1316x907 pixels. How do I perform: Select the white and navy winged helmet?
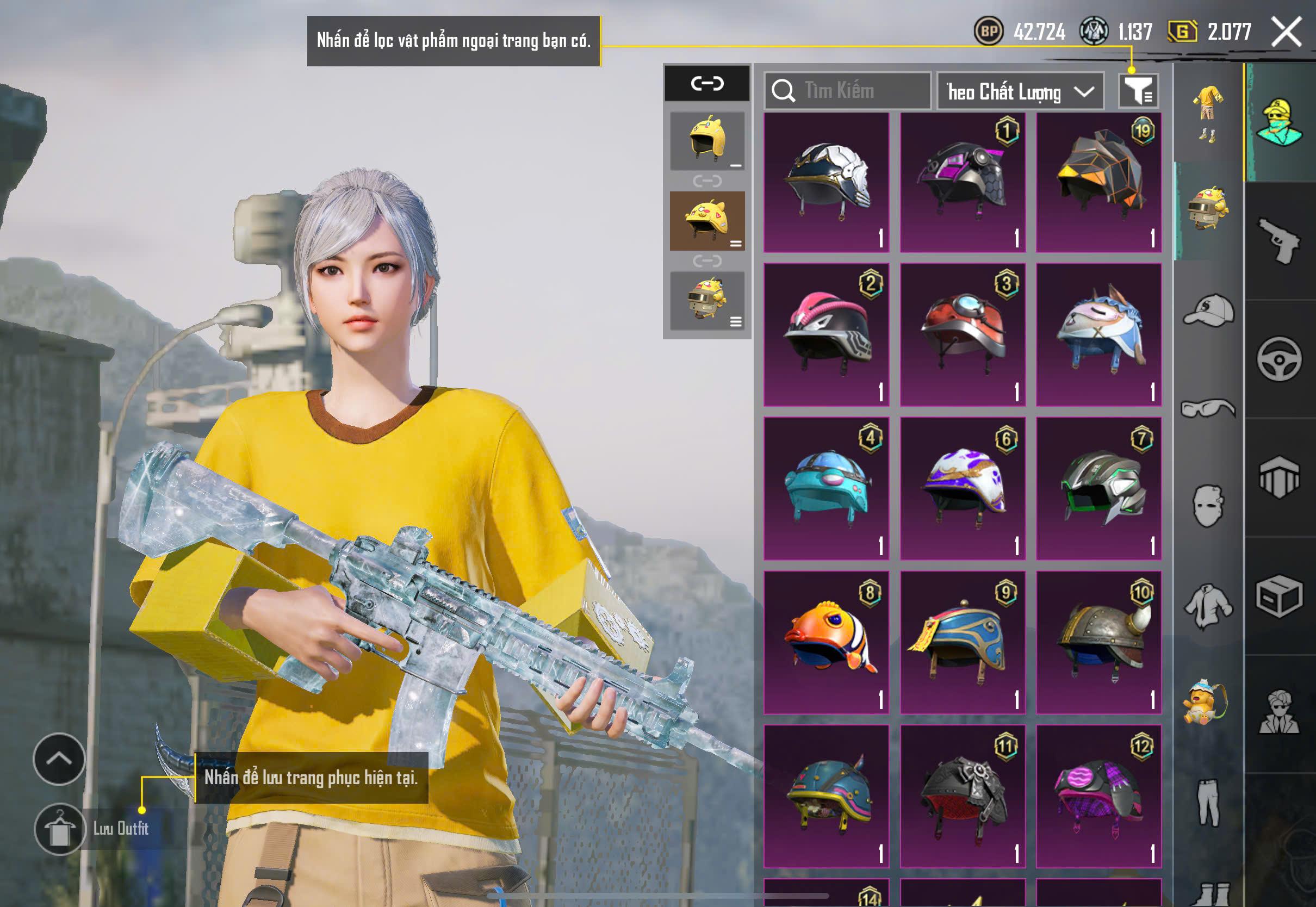(826, 182)
